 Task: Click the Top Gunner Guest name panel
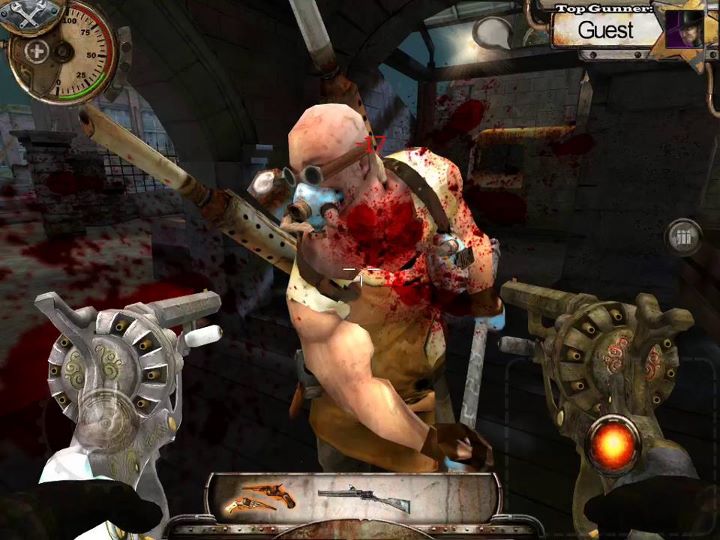point(605,29)
